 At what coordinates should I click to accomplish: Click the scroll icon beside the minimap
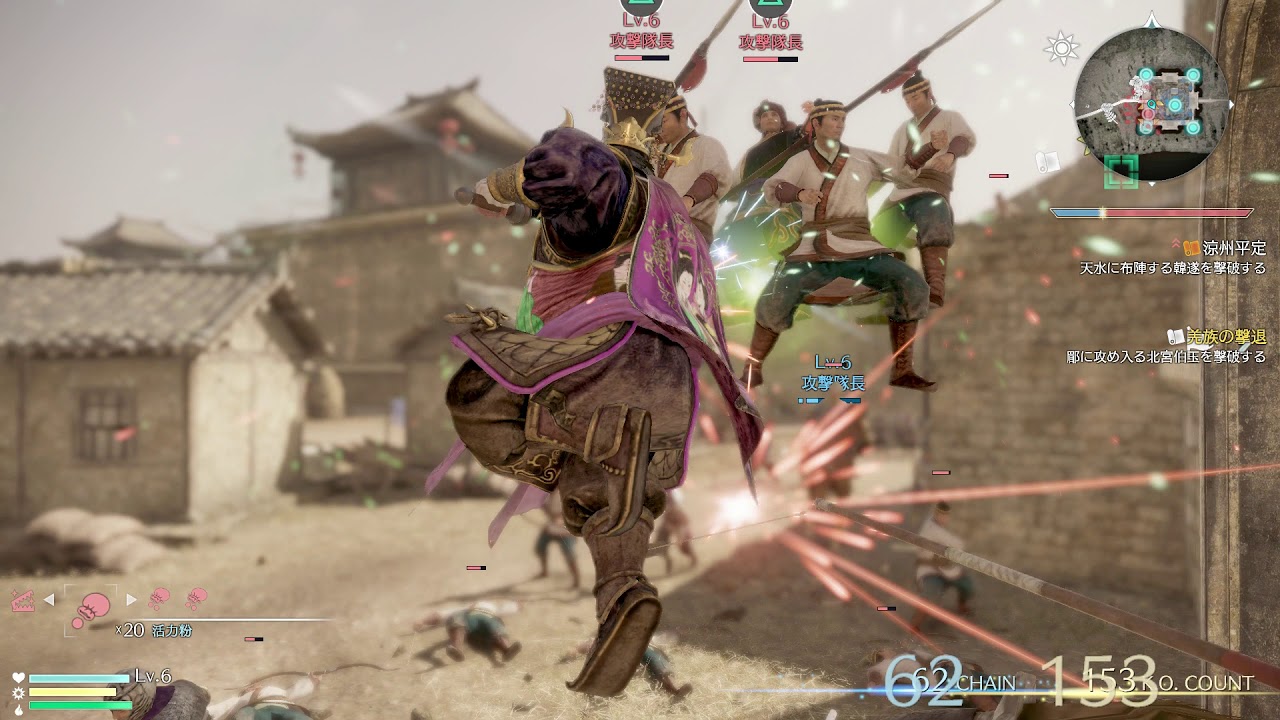tap(1048, 161)
